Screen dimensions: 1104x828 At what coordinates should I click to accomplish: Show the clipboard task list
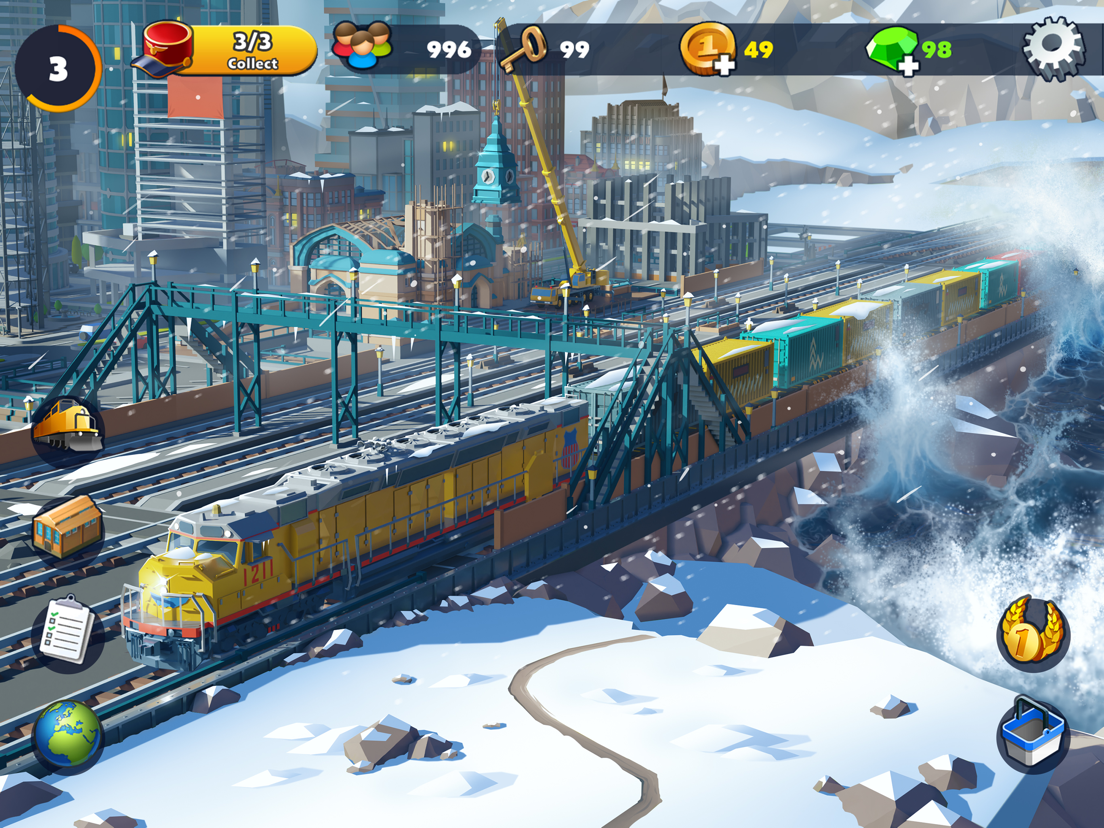68,631
